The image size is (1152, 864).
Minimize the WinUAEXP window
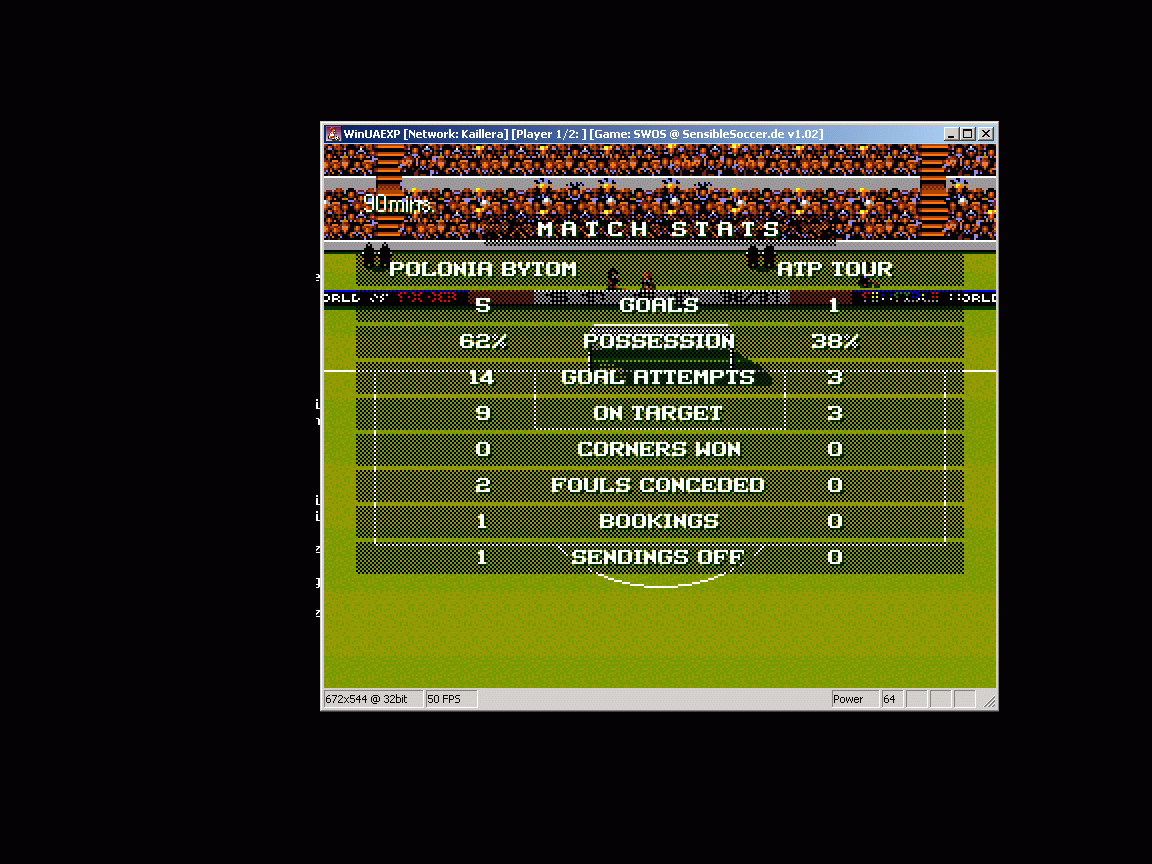pos(951,134)
